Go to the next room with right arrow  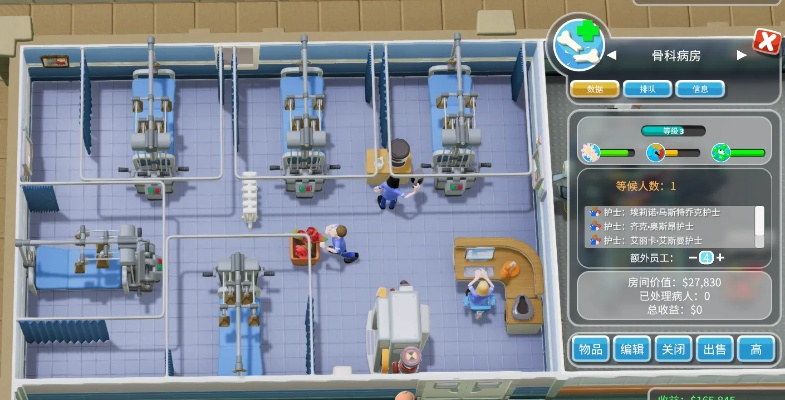tap(742, 56)
